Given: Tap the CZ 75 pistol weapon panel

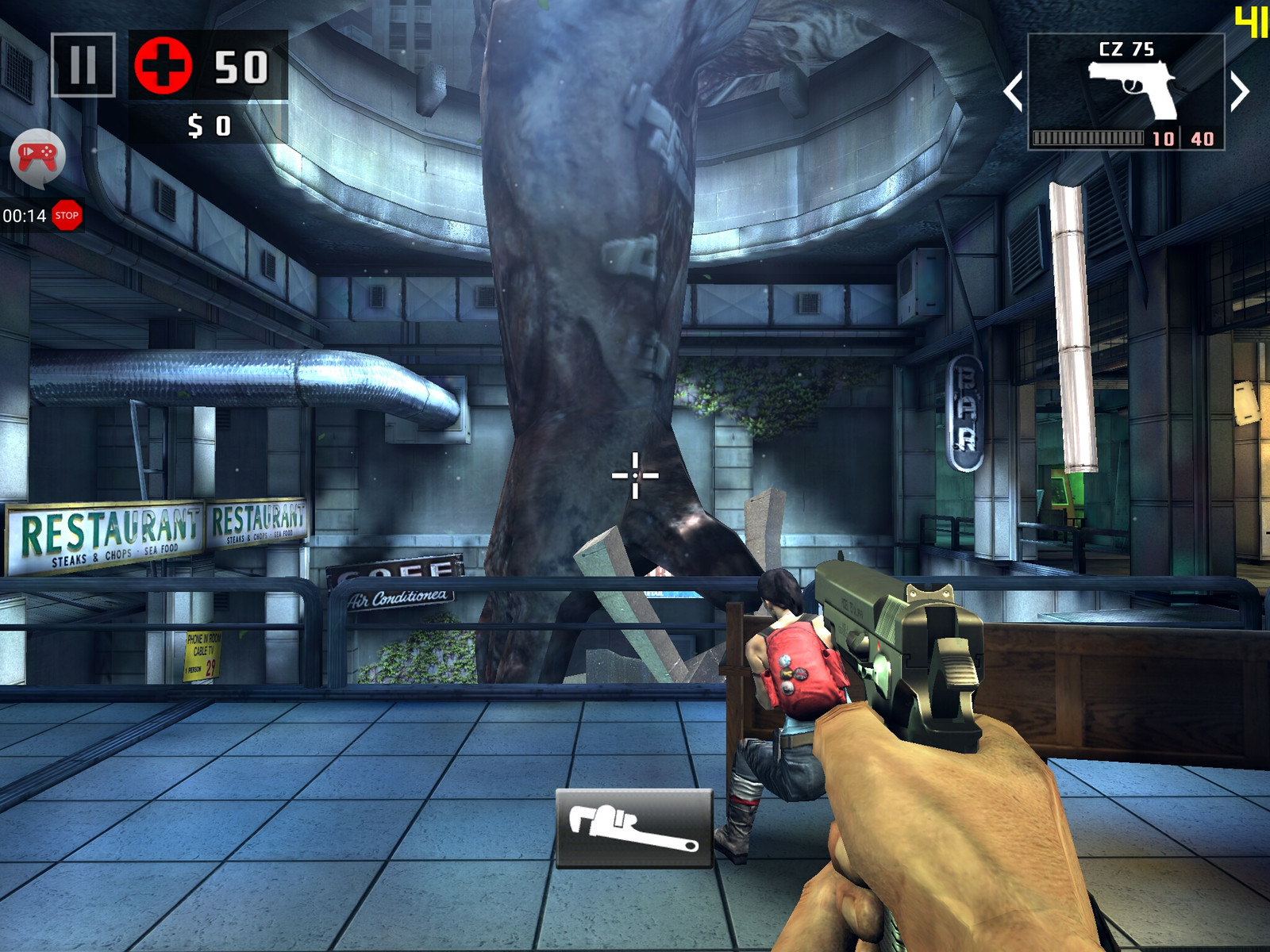Looking at the screenshot, I should pyautogui.click(x=1126, y=91).
